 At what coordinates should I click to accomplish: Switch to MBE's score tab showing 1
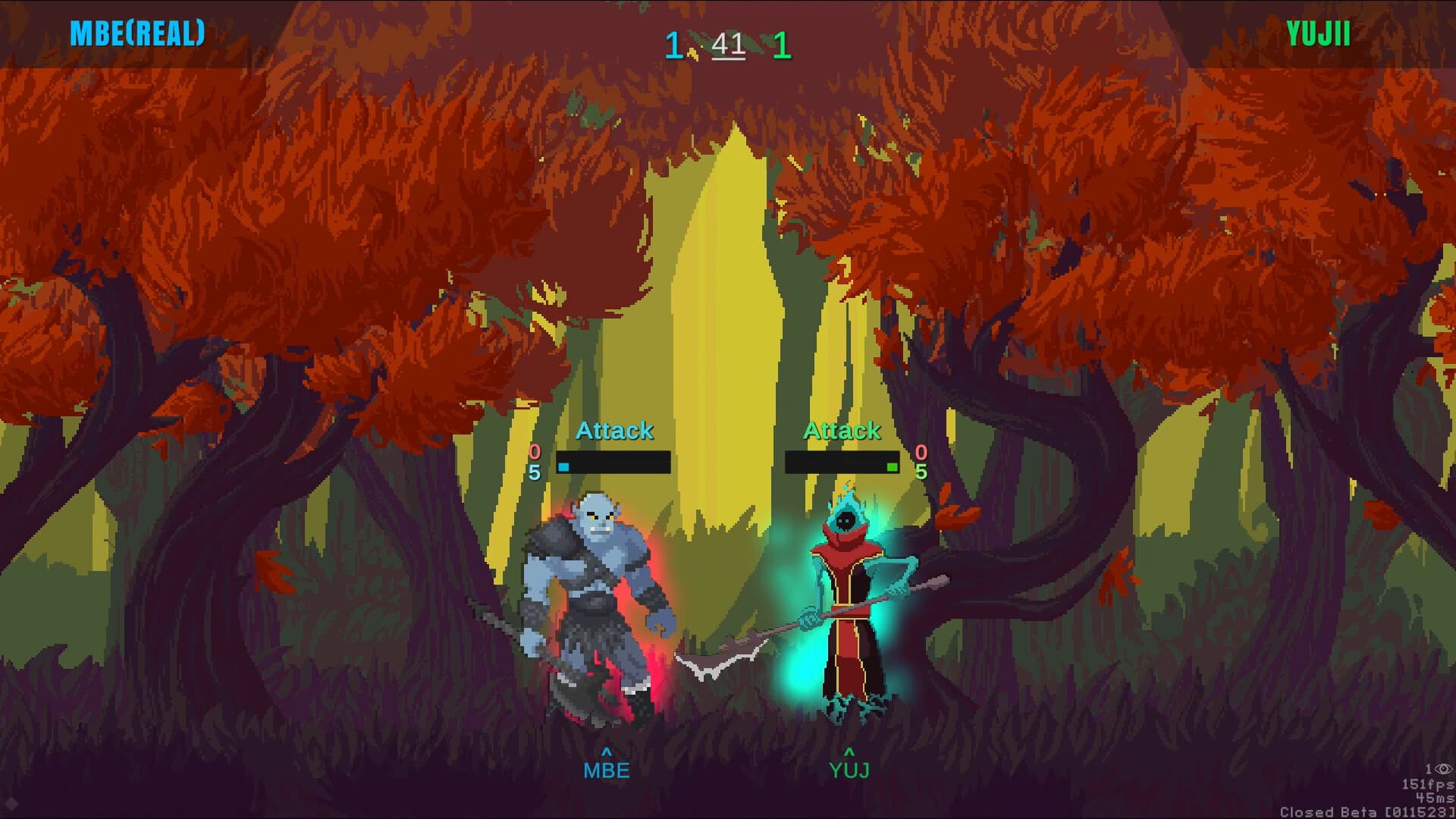point(673,43)
